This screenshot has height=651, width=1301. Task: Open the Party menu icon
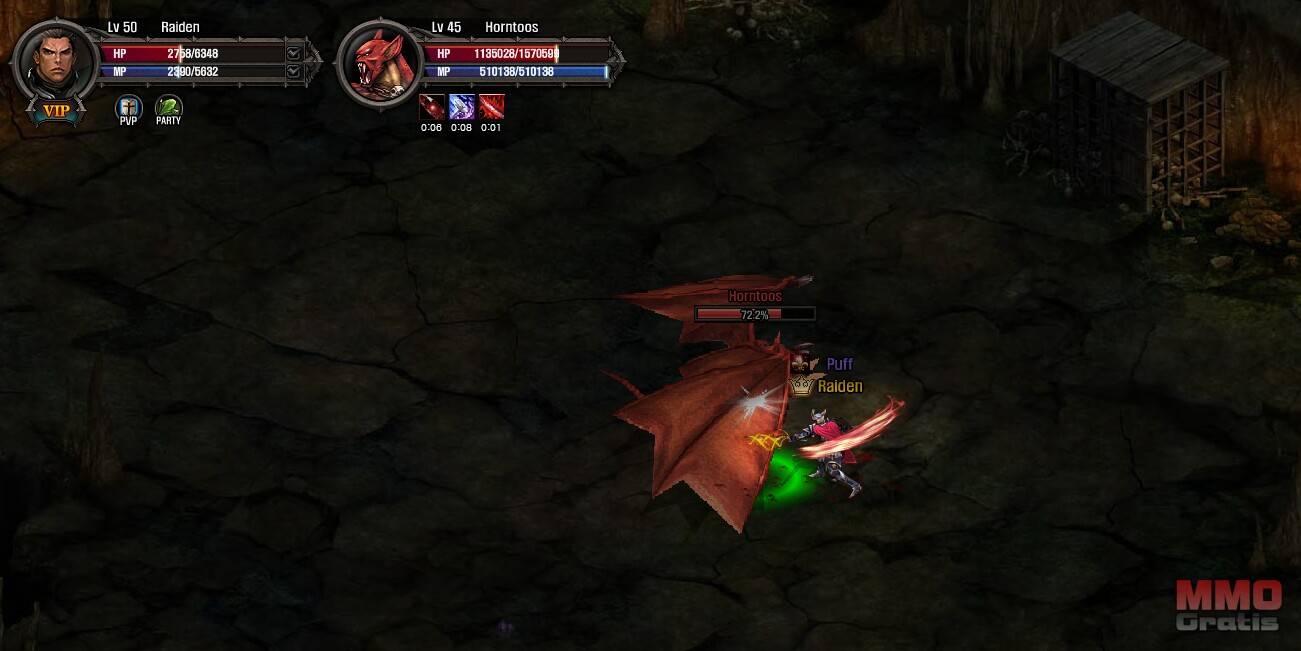pyautogui.click(x=168, y=107)
